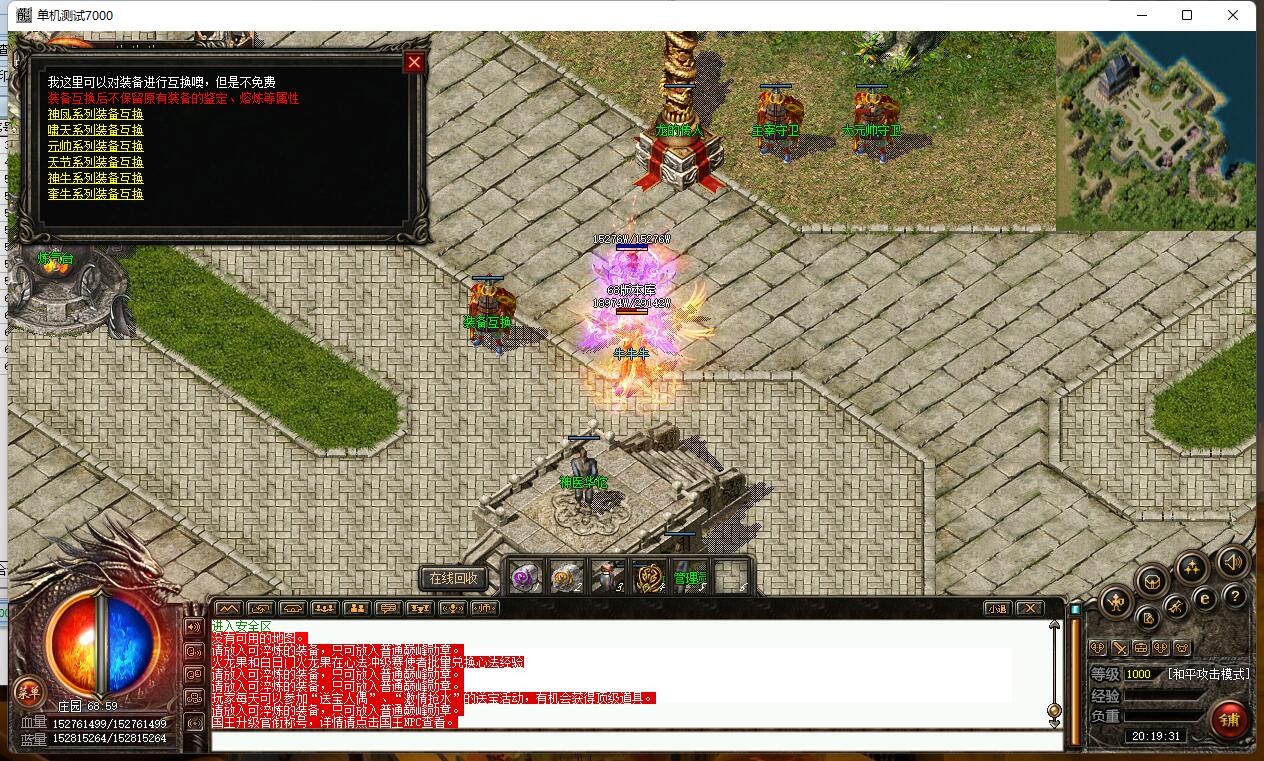Open 元帅系列装备互换 exchange
The width and height of the screenshot is (1264, 761).
tap(96, 146)
